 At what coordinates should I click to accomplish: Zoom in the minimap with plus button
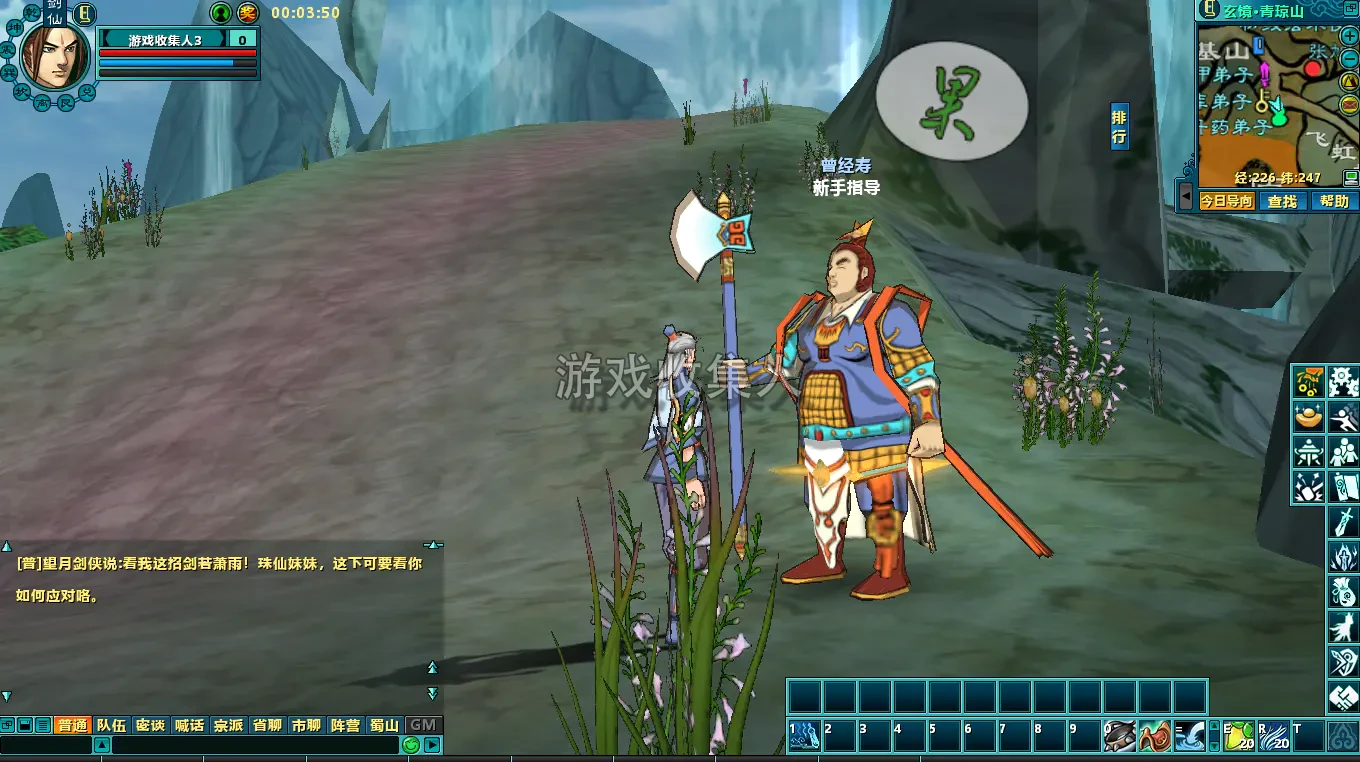(x=1349, y=36)
